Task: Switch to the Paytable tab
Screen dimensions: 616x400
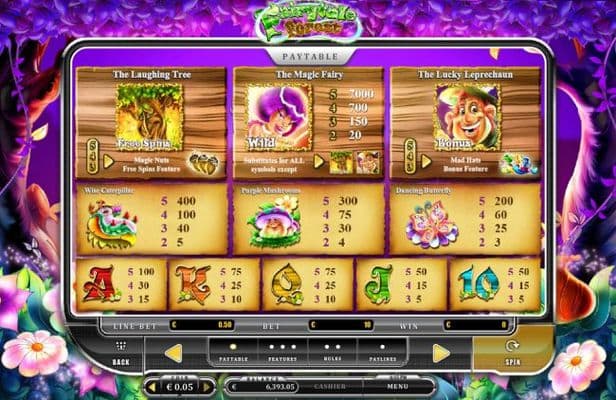Action: pos(233,351)
